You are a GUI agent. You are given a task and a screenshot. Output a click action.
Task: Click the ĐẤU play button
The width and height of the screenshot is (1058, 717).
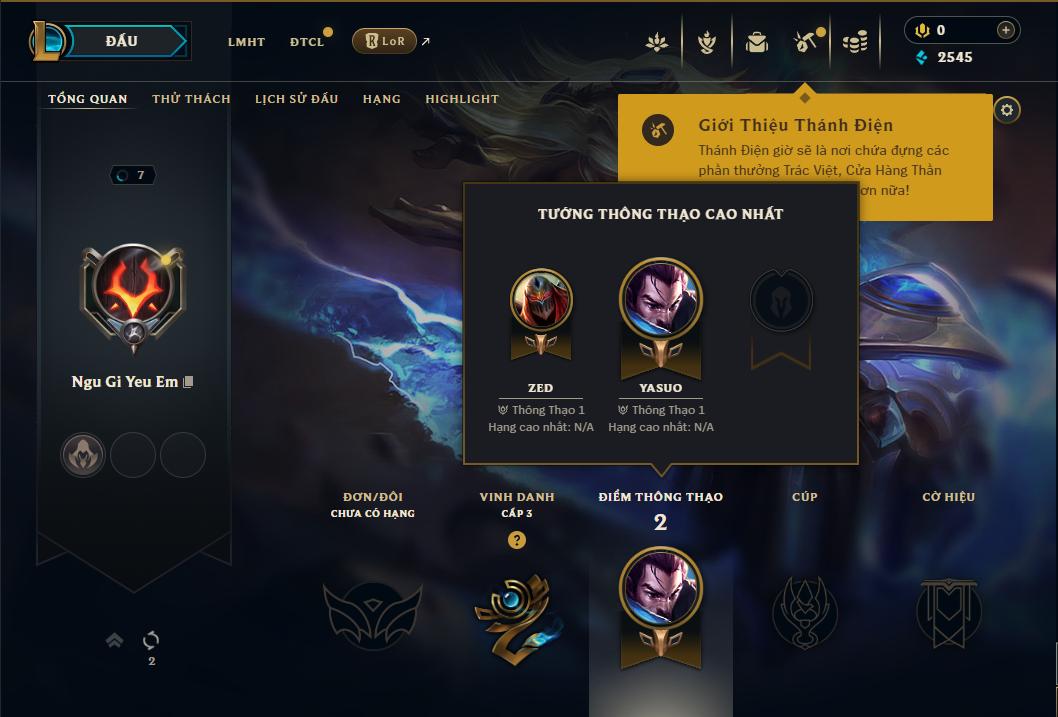tap(120, 41)
